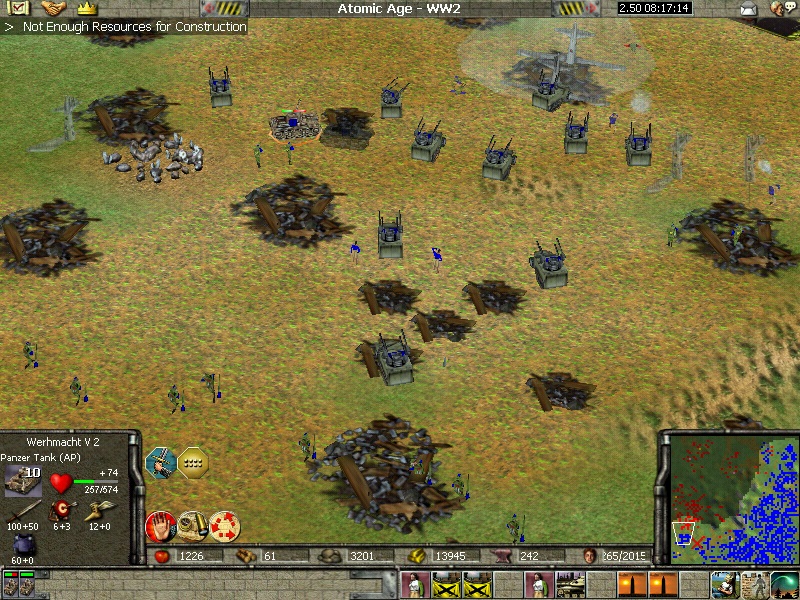
Task: Click the tank icon in bottom bar
Action: point(571,583)
